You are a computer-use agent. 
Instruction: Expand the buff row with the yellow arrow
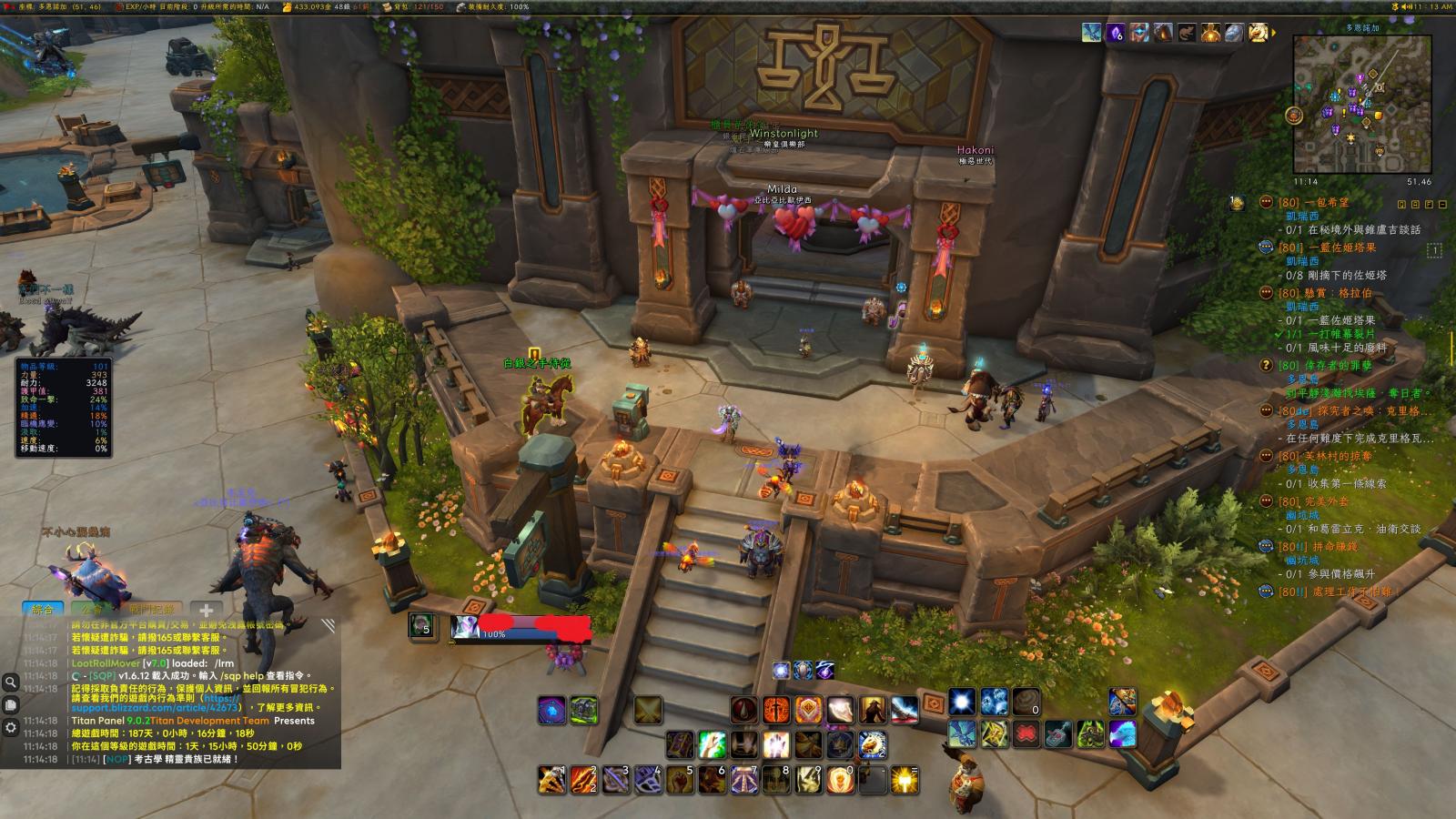[x=1274, y=34]
